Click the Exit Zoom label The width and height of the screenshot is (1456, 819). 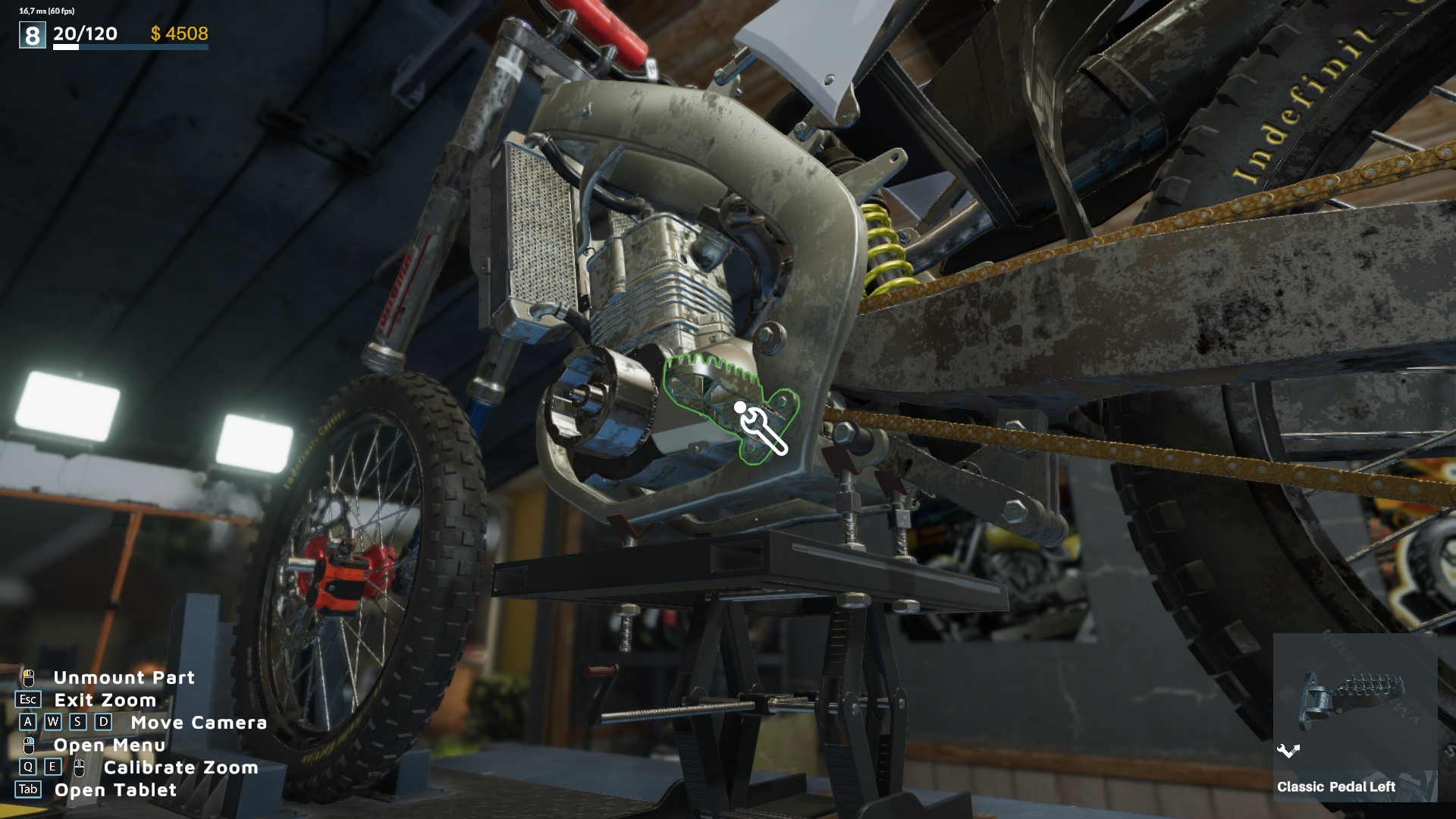pyautogui.click(x=105, y=700)
